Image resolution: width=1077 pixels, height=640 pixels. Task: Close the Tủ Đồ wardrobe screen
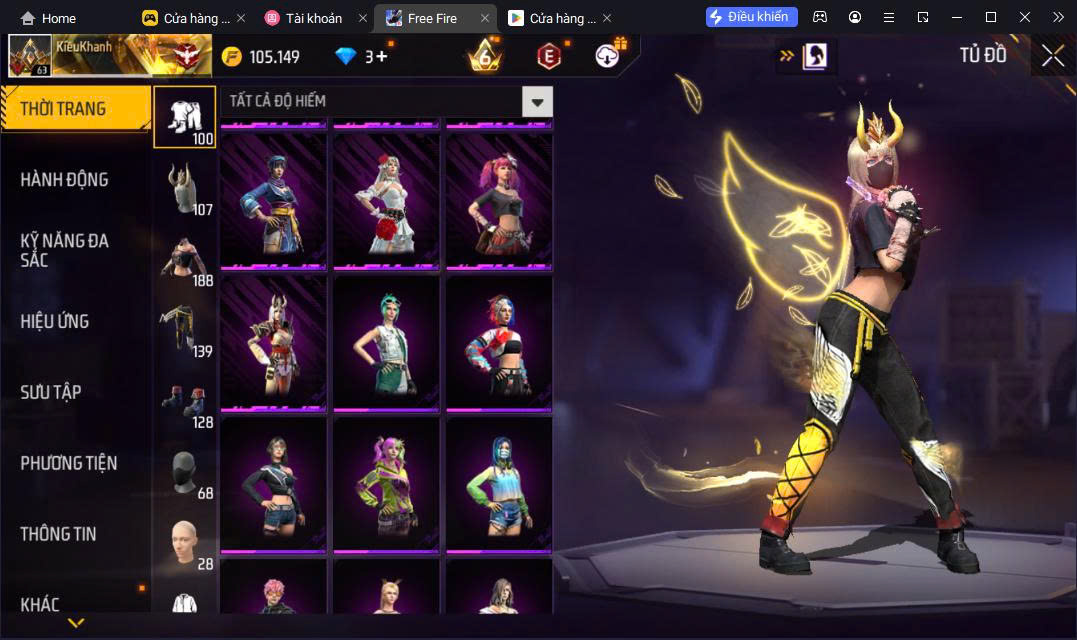(x=1052, y=56)
